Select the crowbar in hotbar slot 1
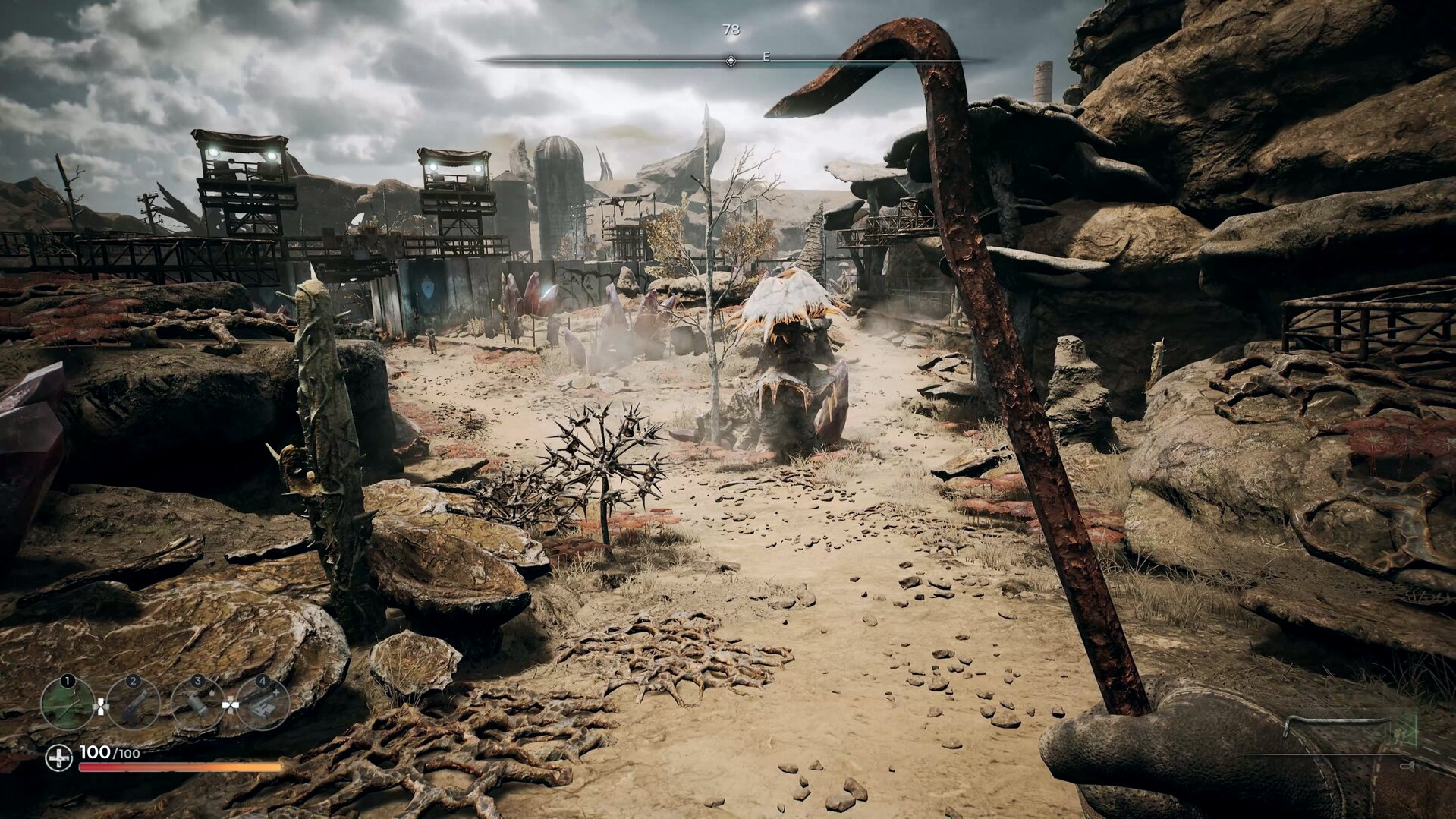The image size is (1456, 819). pyautogui.click(x=67, y=703)
